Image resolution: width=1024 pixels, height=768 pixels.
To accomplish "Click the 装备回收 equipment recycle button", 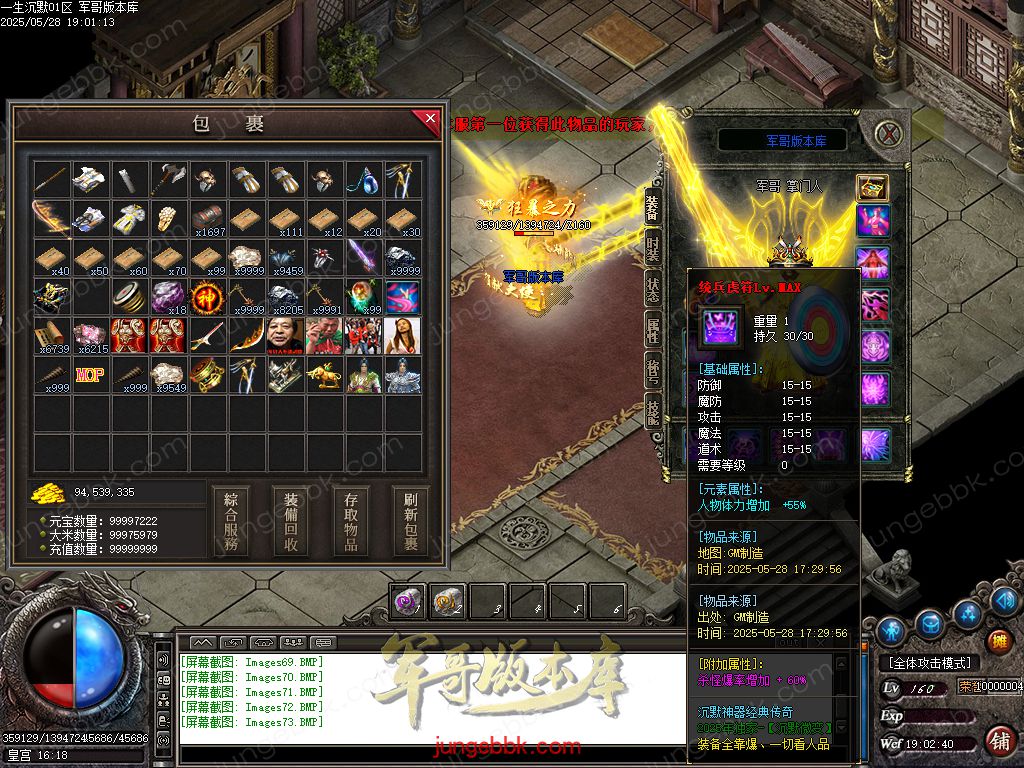I will [x=291, y=521].
